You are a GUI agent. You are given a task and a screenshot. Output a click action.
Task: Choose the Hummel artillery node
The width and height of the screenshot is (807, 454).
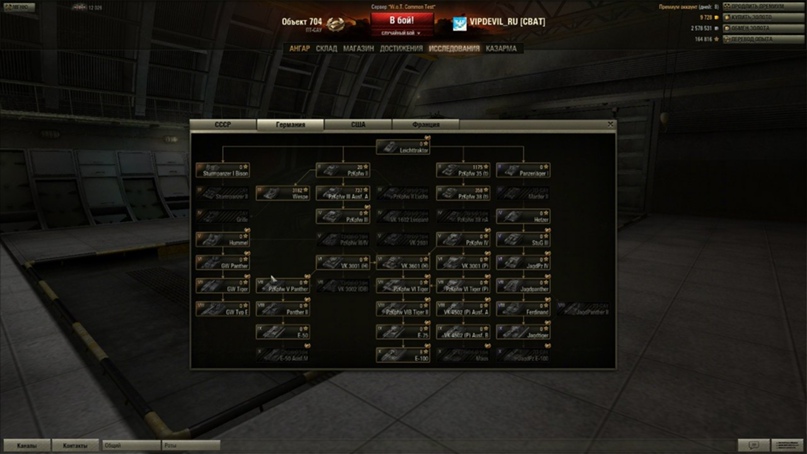coord(222,240)
